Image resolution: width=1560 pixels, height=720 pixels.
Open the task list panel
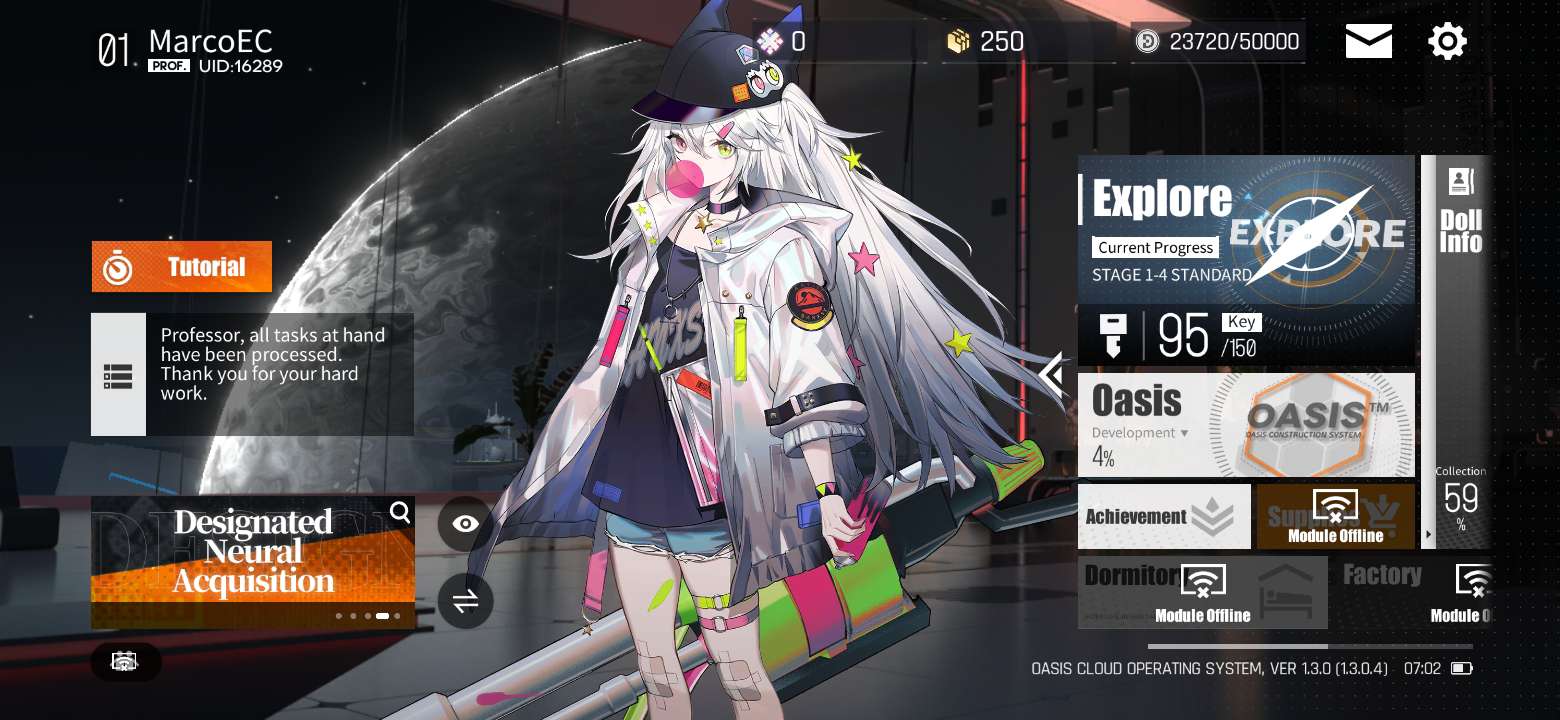point(118,375)
